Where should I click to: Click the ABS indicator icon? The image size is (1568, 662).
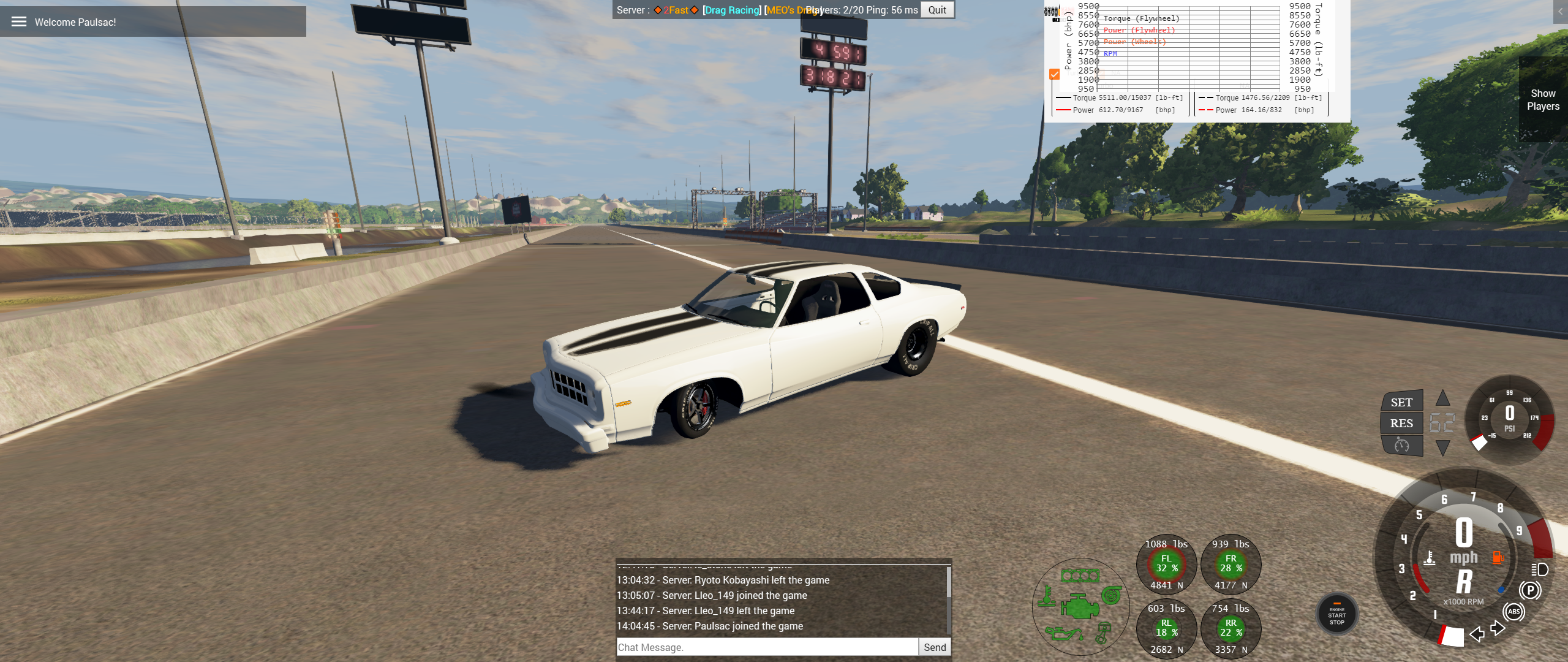tap(1513, 612)
